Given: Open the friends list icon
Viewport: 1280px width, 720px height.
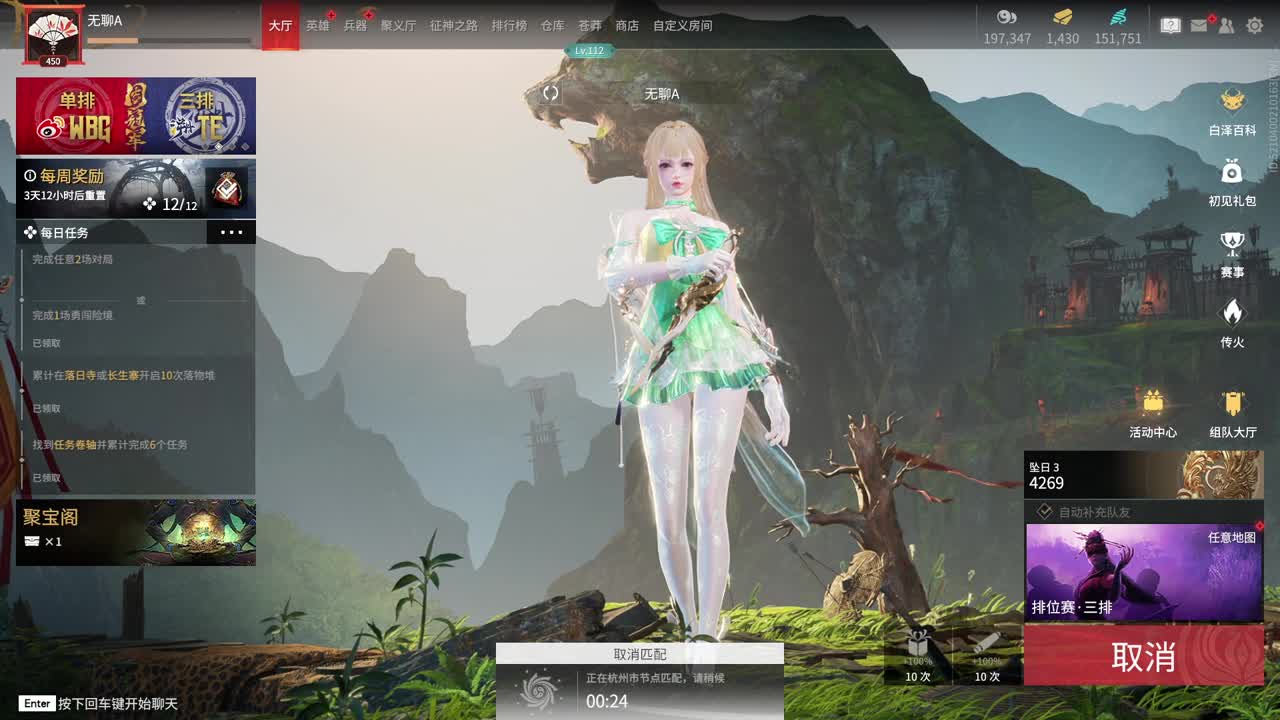Looking at the screenshot, I should click(x=1225, y=25).
